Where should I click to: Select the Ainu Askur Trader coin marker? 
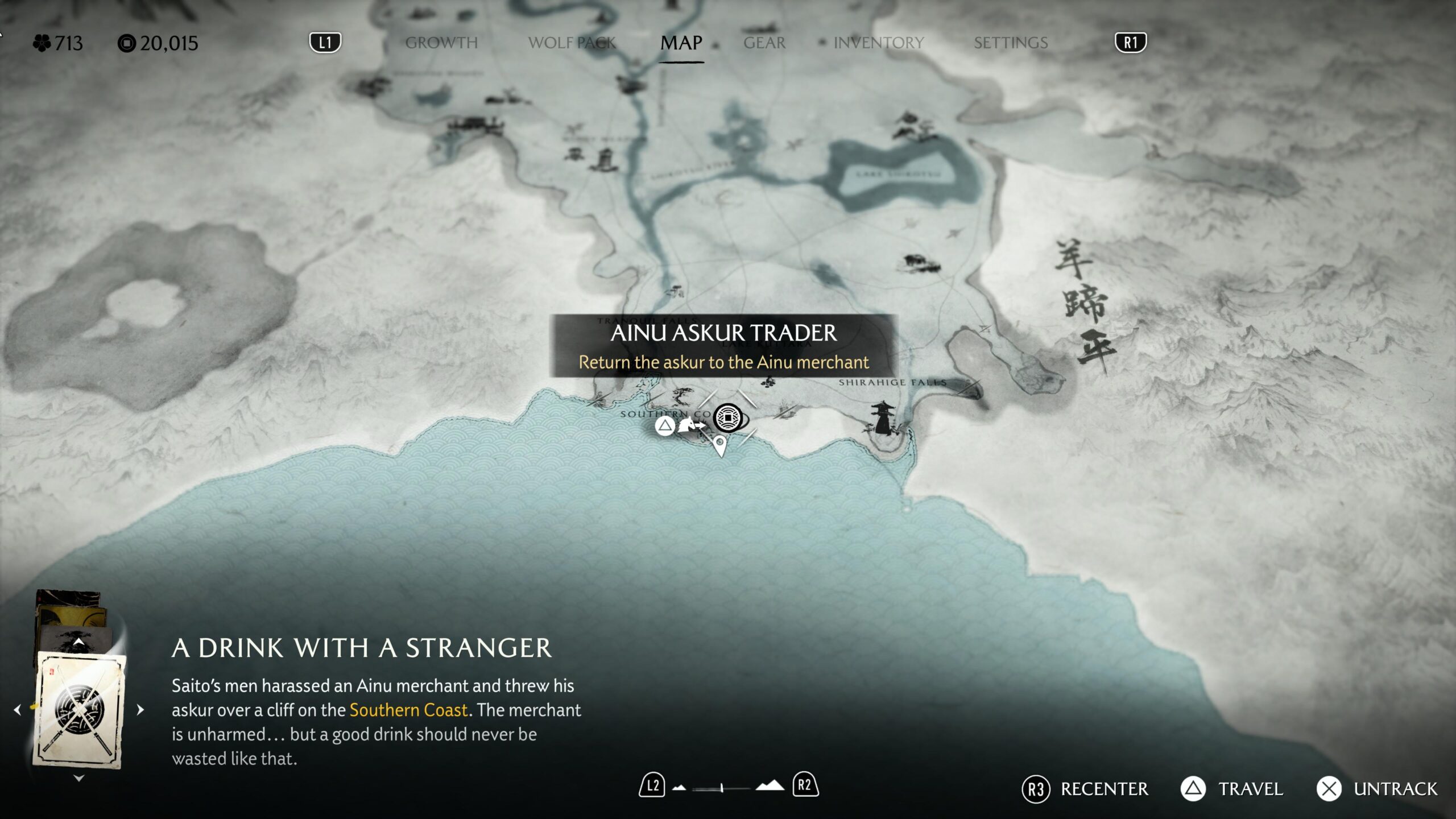[x=728, y=419]
